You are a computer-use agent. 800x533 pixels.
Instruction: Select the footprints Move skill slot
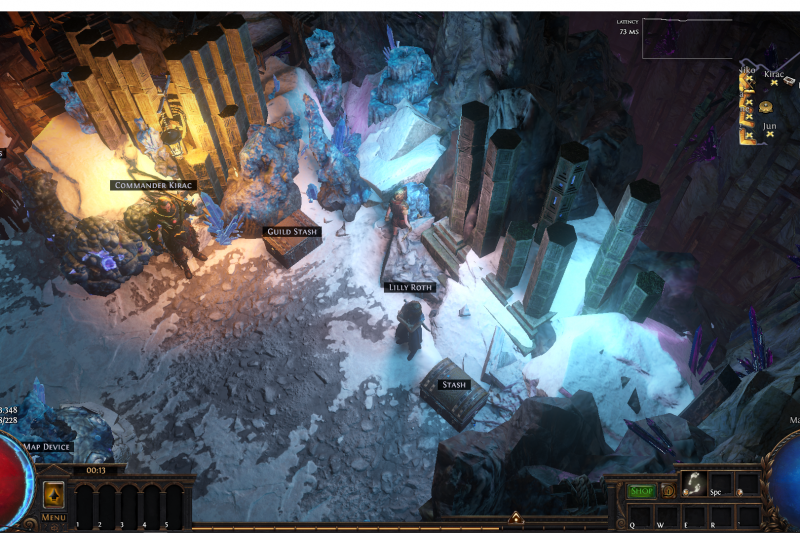click(x=693, y=484)
